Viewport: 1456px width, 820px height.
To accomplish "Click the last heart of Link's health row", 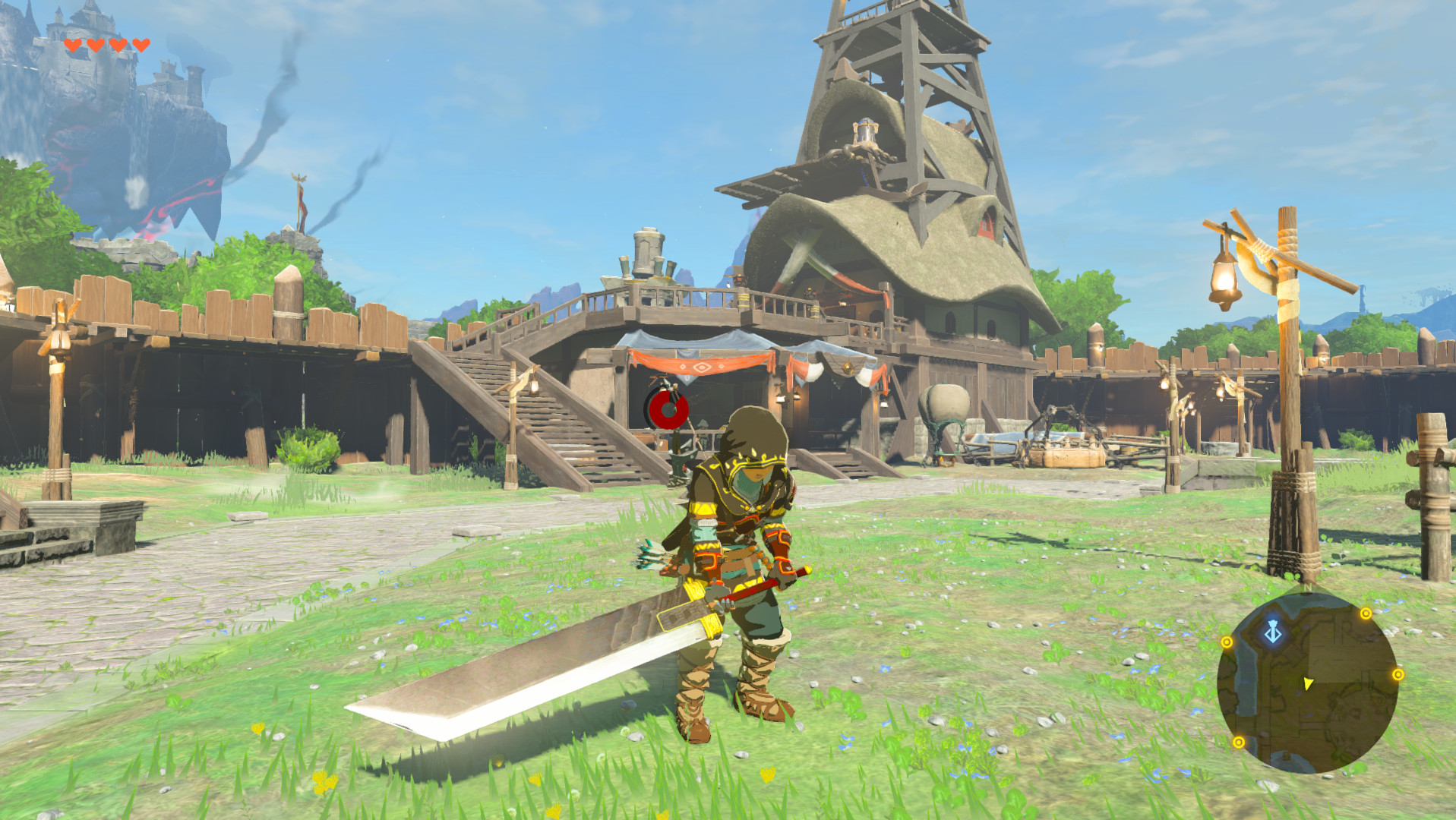I will 141,45.
